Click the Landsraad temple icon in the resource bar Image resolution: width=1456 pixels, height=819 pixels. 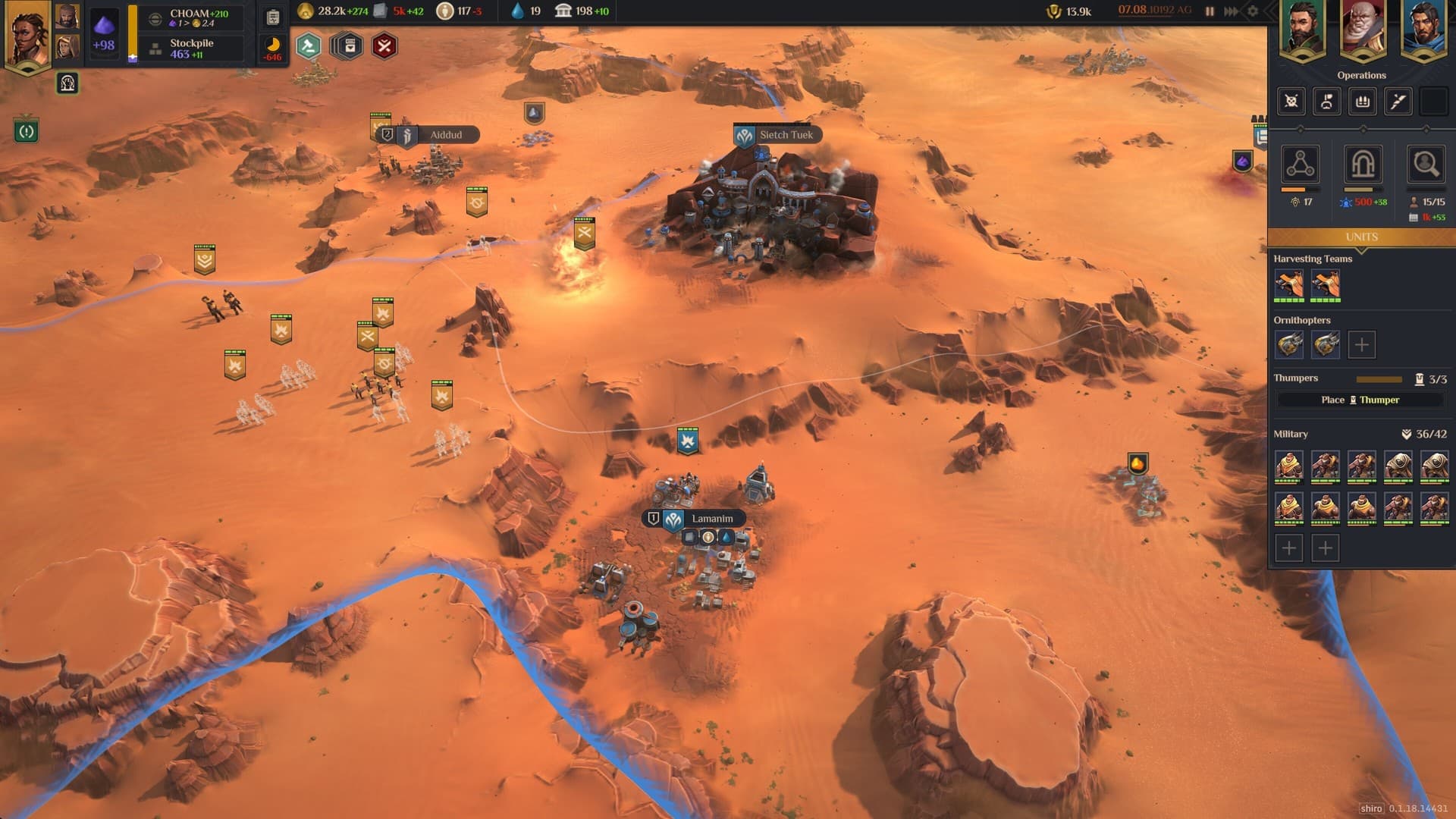[x=563, y=11]
